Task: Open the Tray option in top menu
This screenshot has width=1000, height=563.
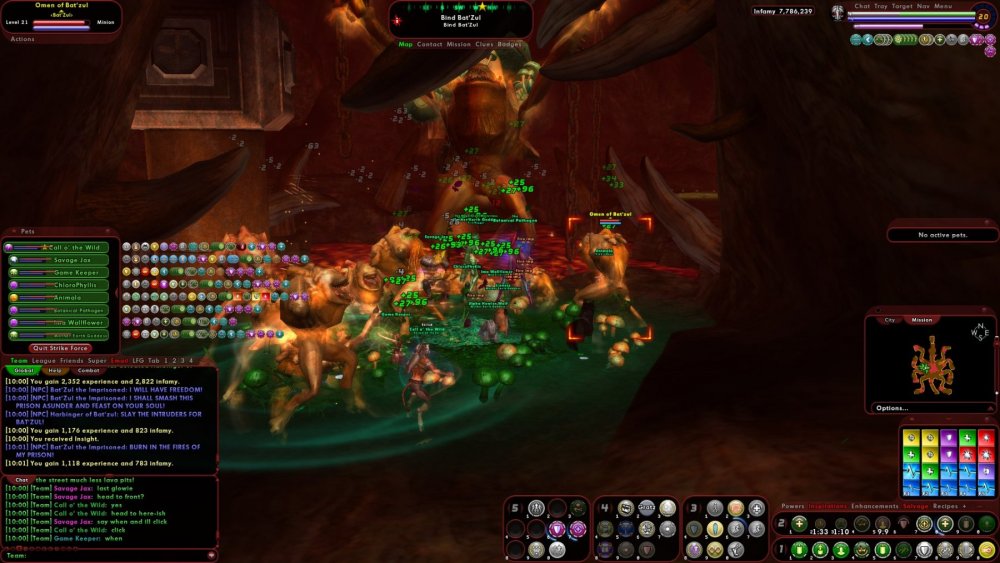Action: (x=880, y=6)
